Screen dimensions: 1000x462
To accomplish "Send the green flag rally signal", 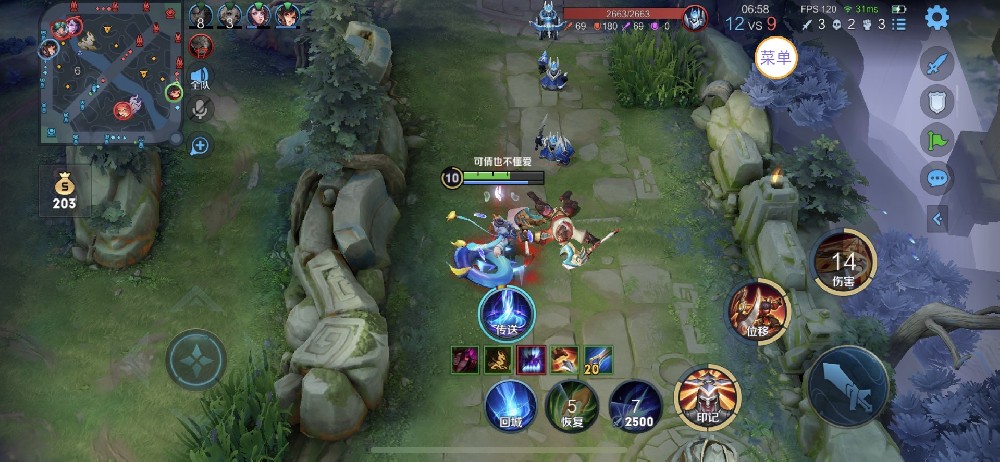I will [937, 141].
